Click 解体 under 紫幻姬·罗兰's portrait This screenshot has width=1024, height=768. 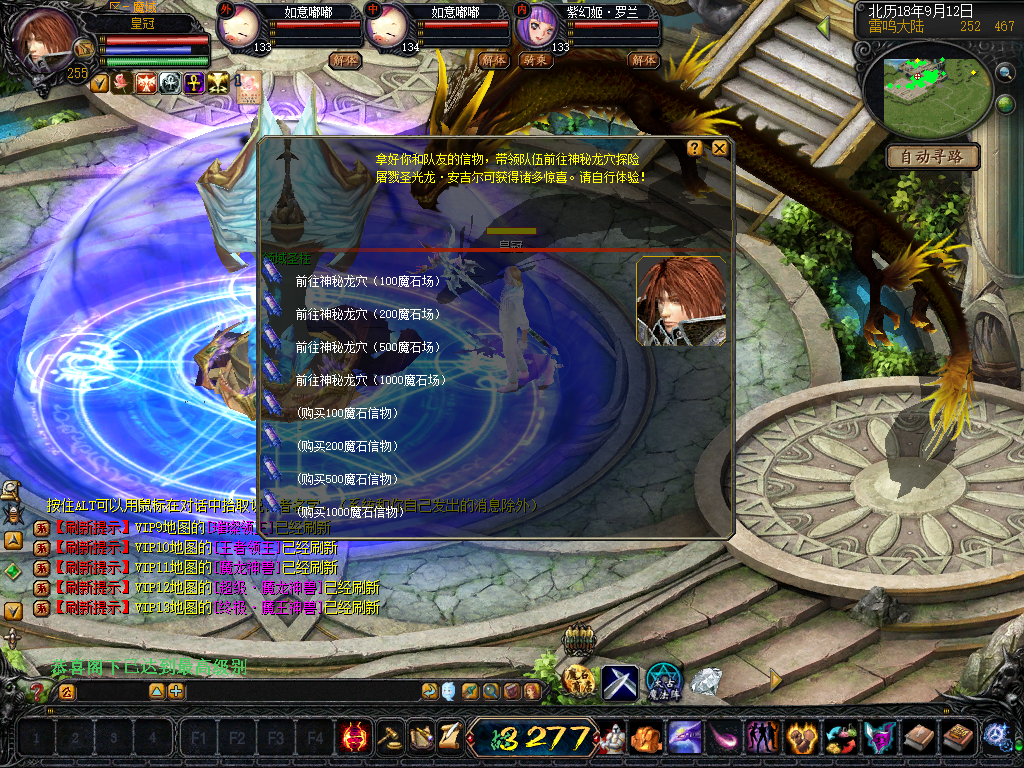(643, 60)
